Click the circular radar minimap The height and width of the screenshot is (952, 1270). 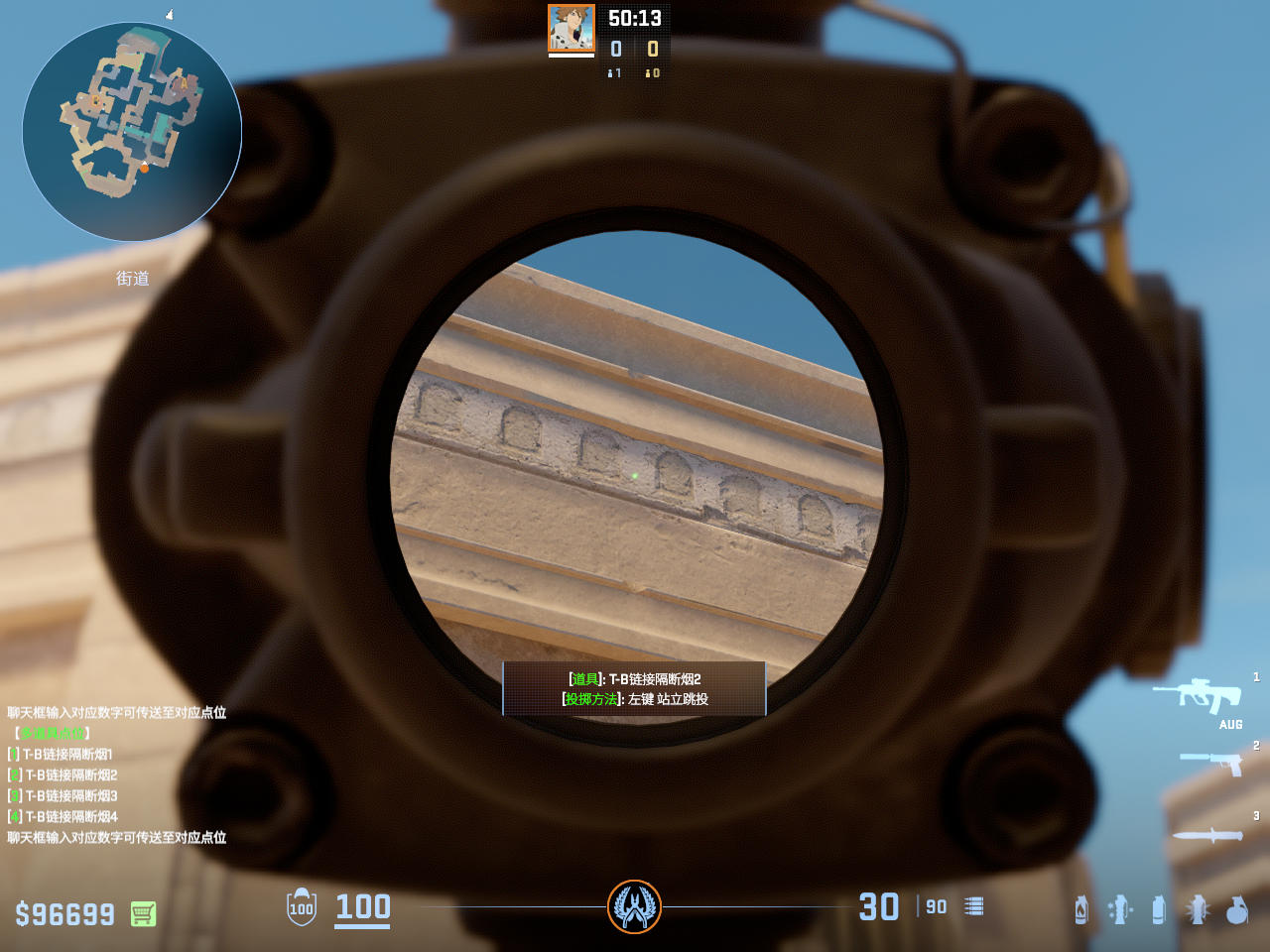pos(132,132)
